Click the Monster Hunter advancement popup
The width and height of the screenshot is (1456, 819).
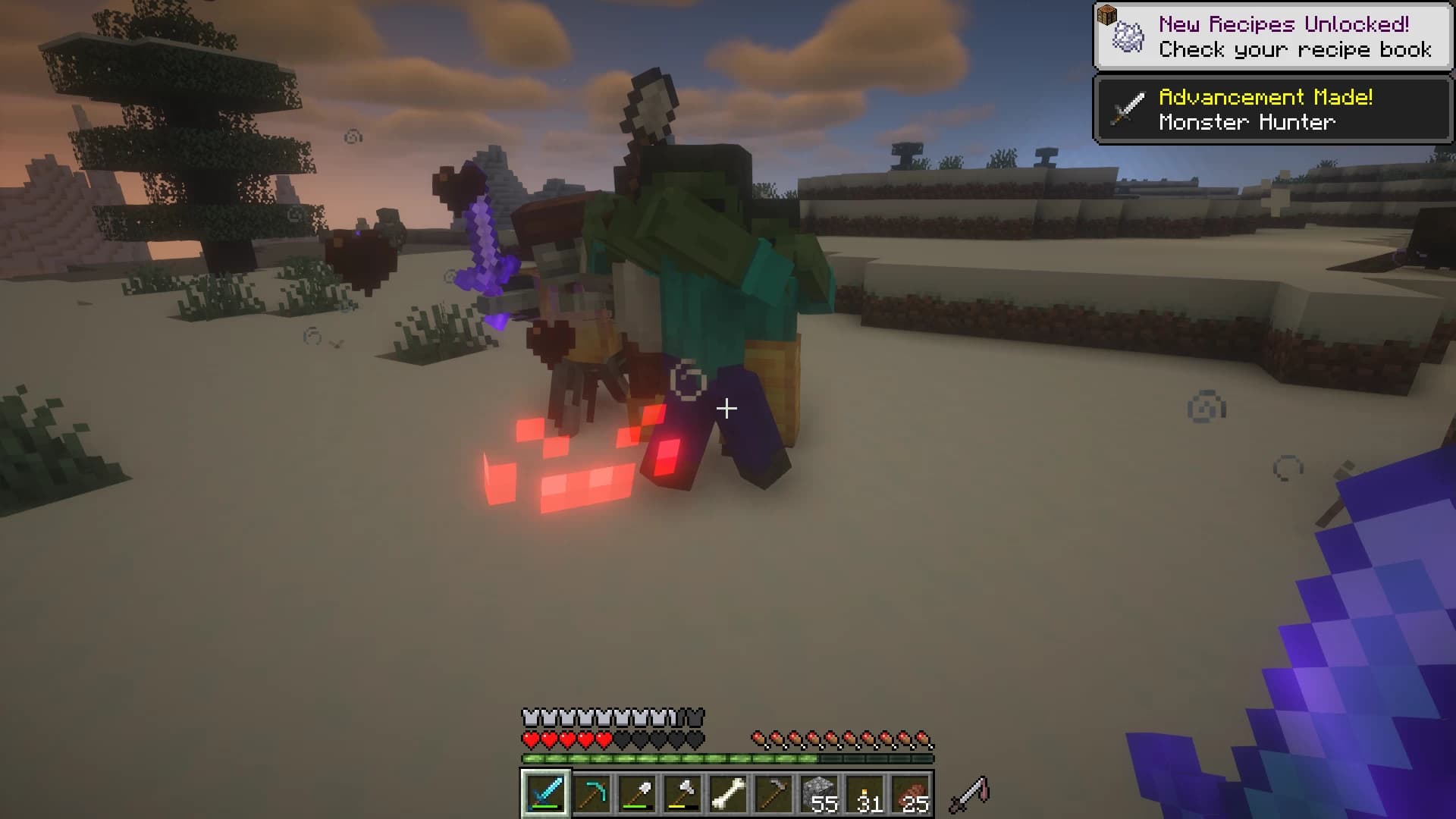[x=1274, y=111]
